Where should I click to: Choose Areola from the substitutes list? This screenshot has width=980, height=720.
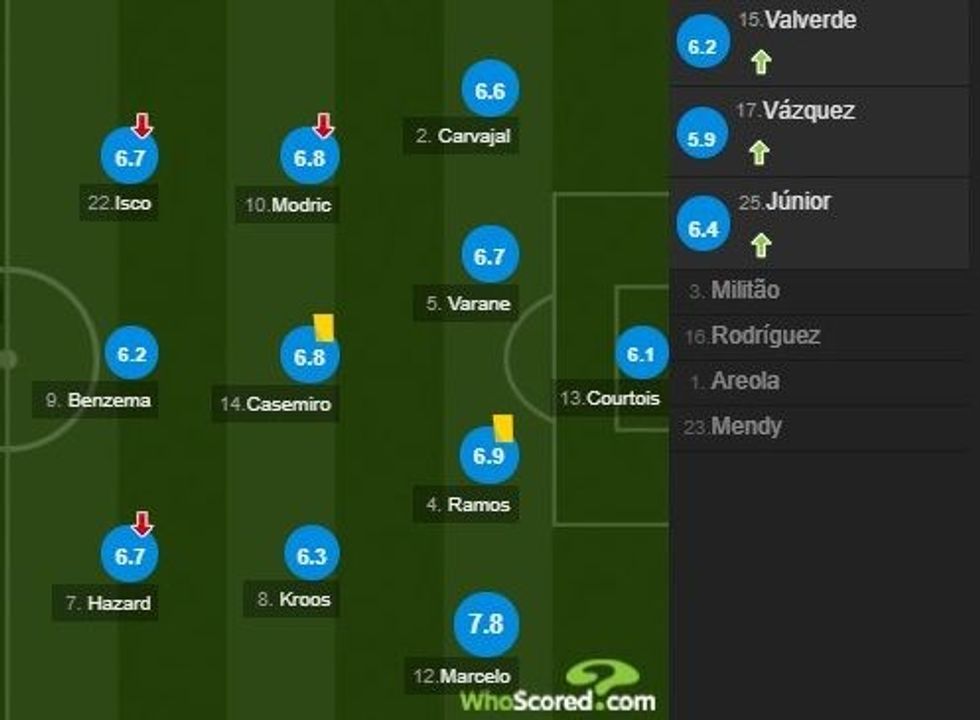pyautogui.click(x=745, y=381)
